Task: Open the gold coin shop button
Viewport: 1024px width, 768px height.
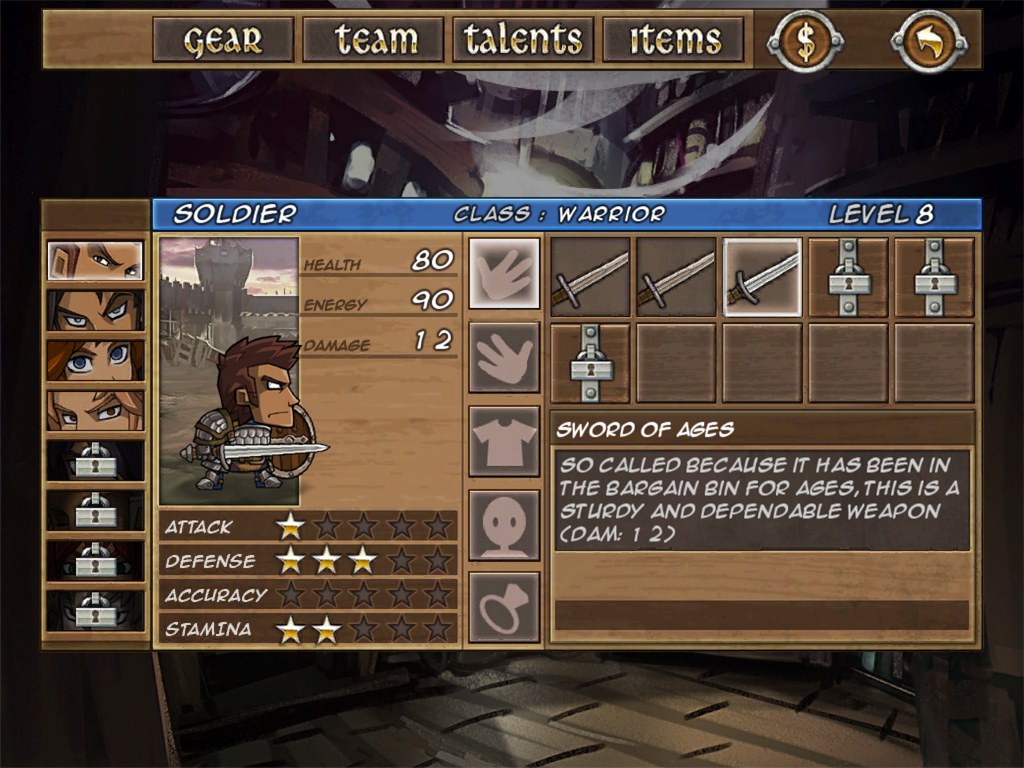Action: [x=806, y=40]
